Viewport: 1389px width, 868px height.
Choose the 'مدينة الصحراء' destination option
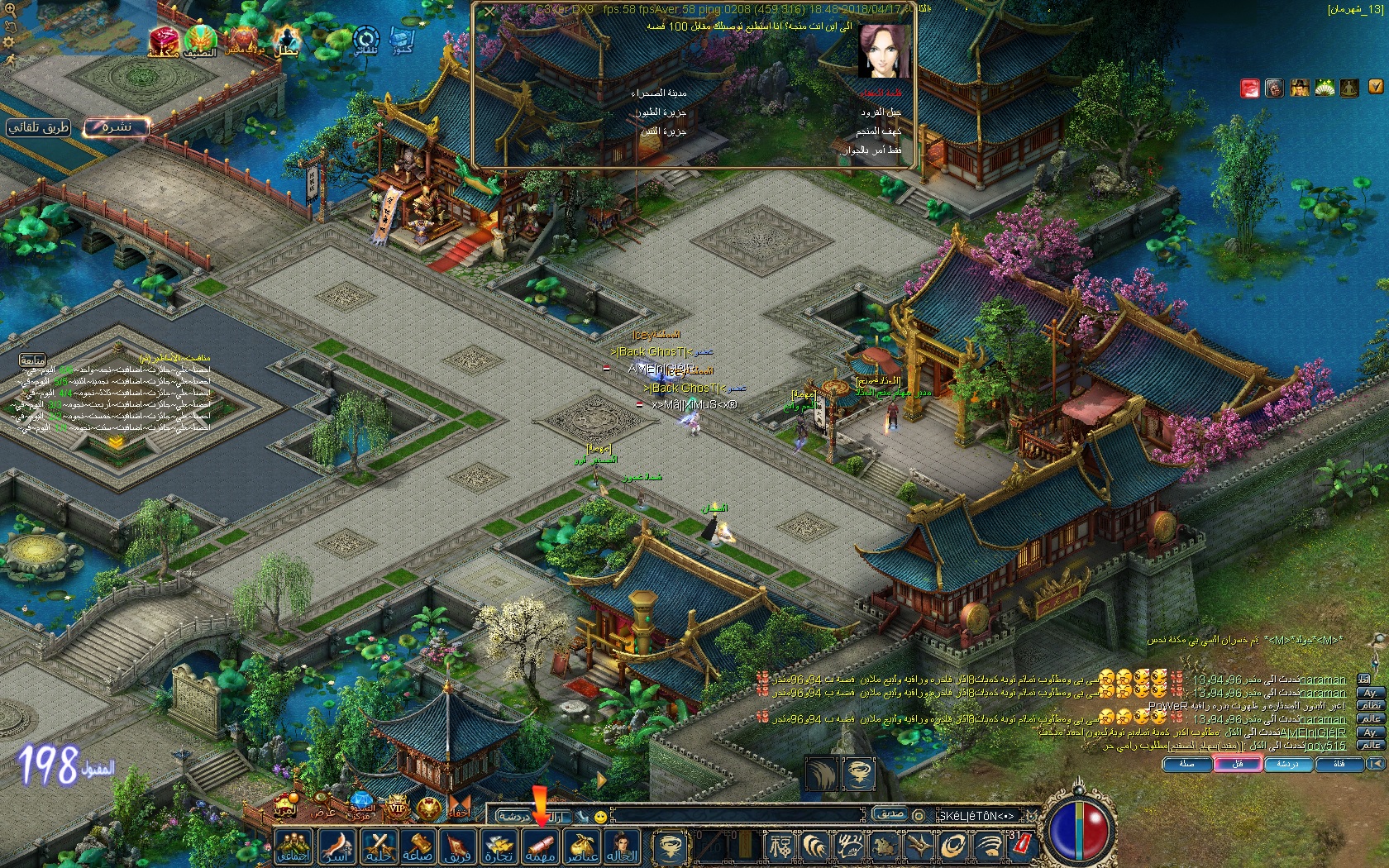point(659,93)
